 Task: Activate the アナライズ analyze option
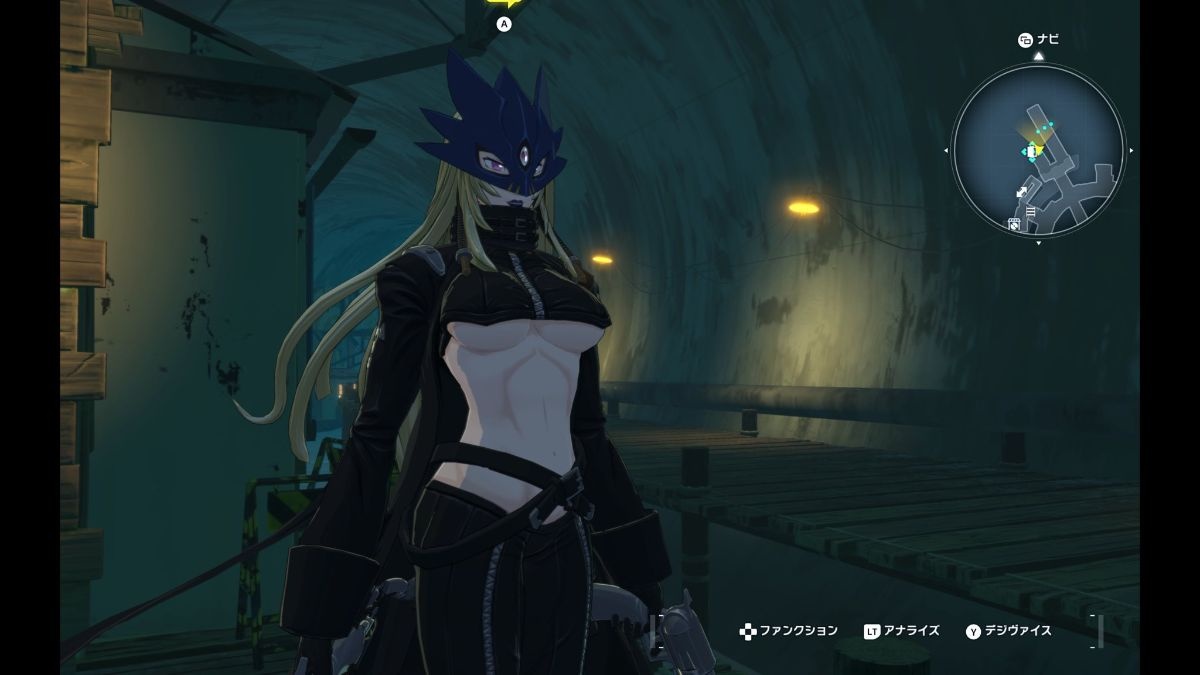(x=902, y=631)
